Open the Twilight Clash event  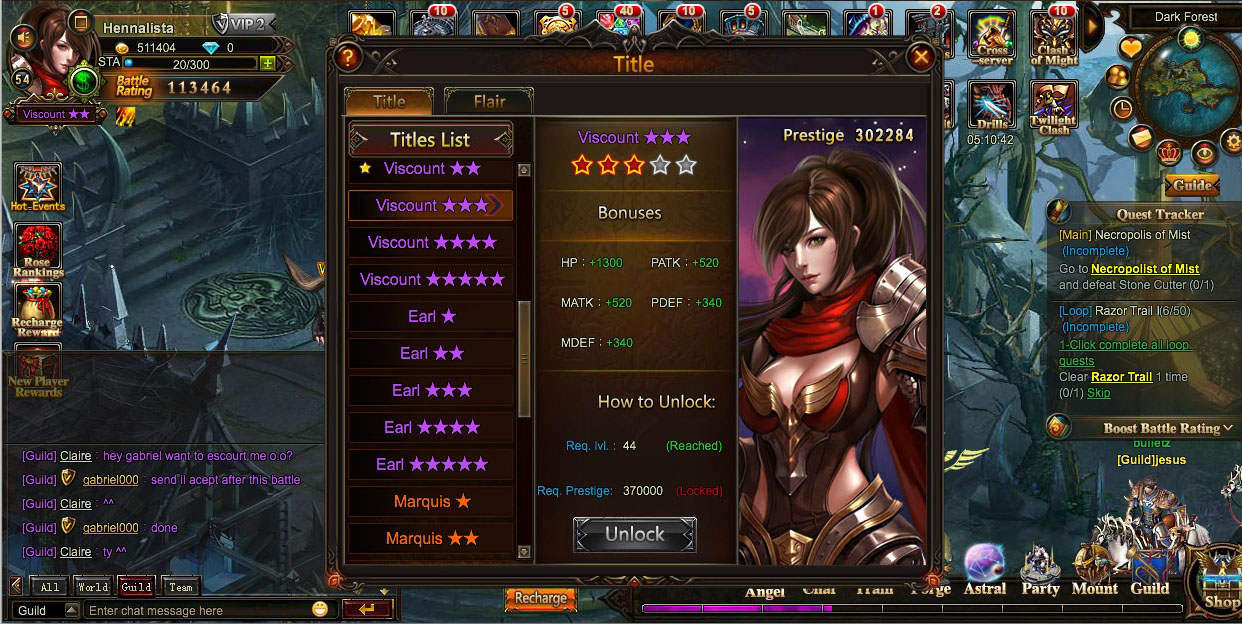tap(1054, 108)
